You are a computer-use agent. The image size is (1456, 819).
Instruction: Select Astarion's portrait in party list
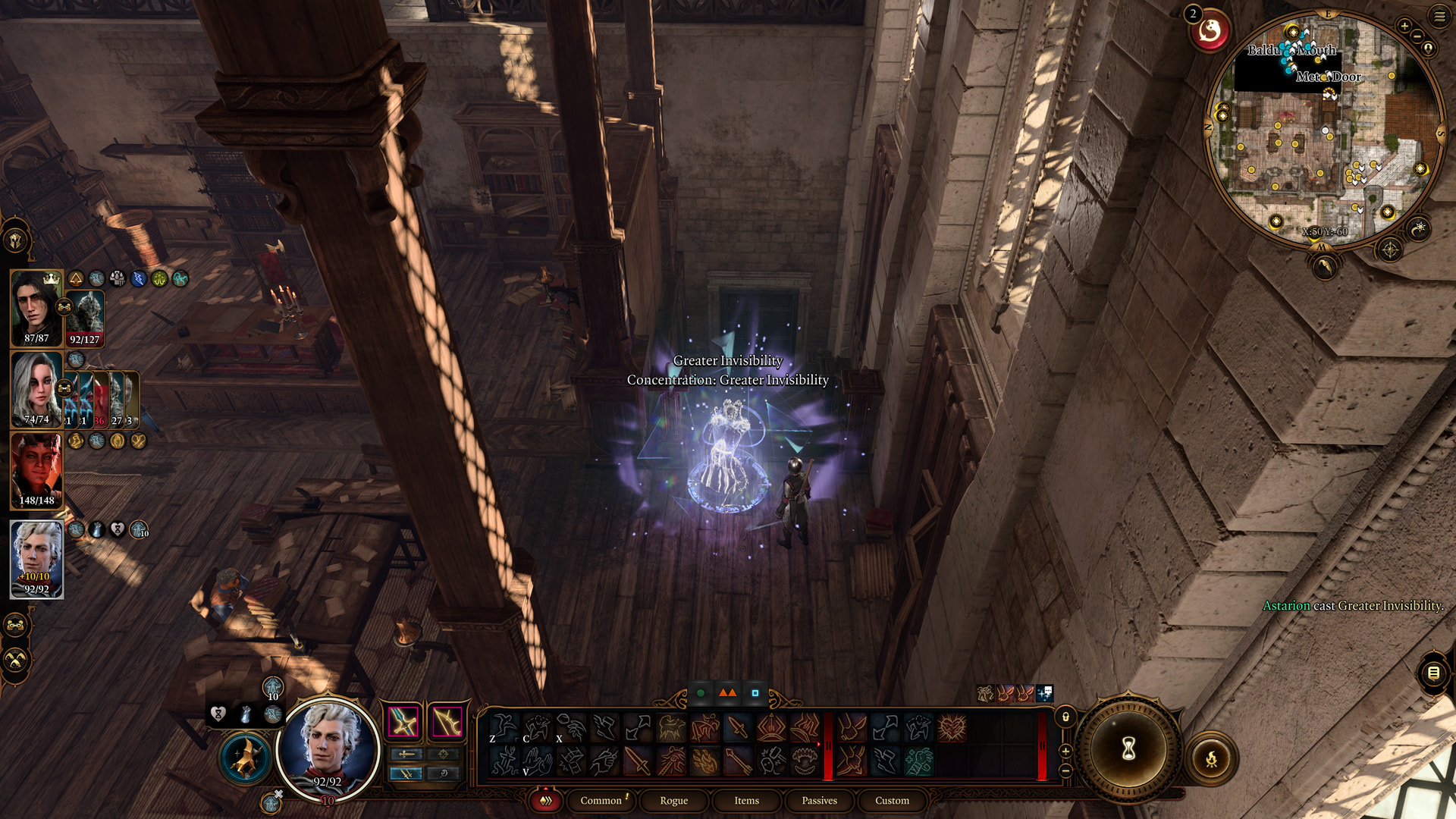[36, 559]
